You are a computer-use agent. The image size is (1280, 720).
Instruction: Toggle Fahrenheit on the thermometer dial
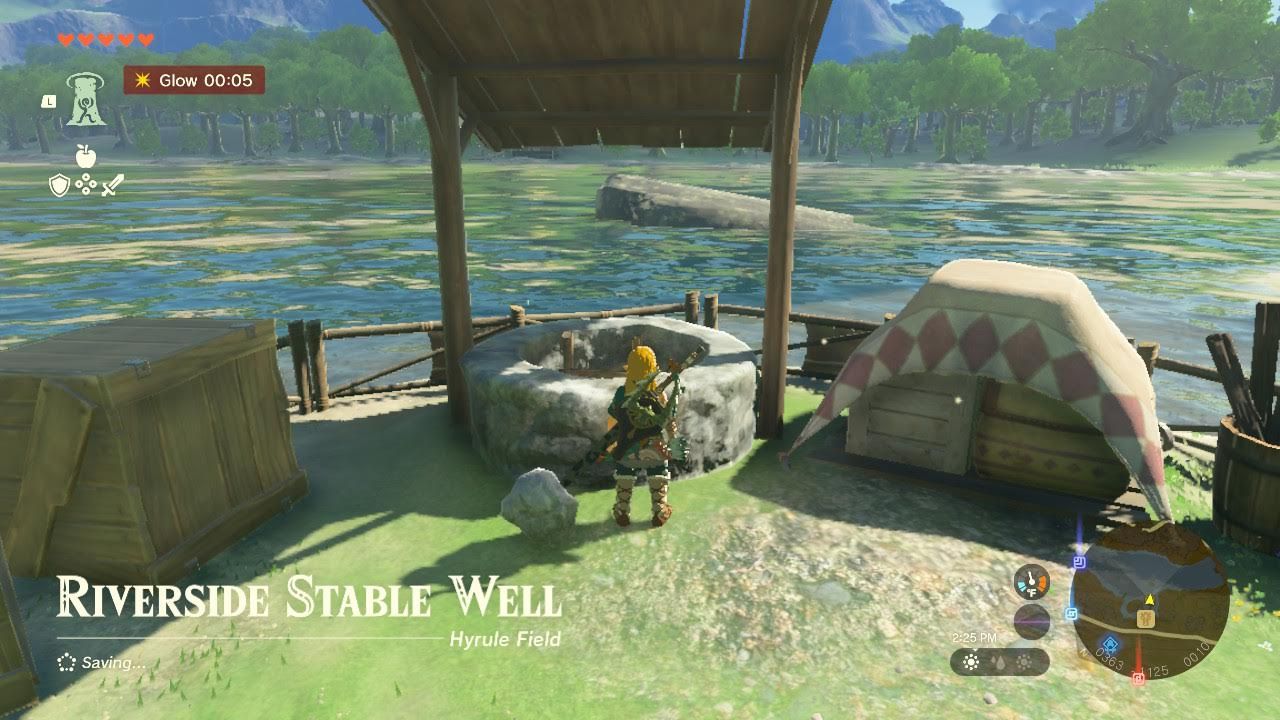click(1031, 591)
